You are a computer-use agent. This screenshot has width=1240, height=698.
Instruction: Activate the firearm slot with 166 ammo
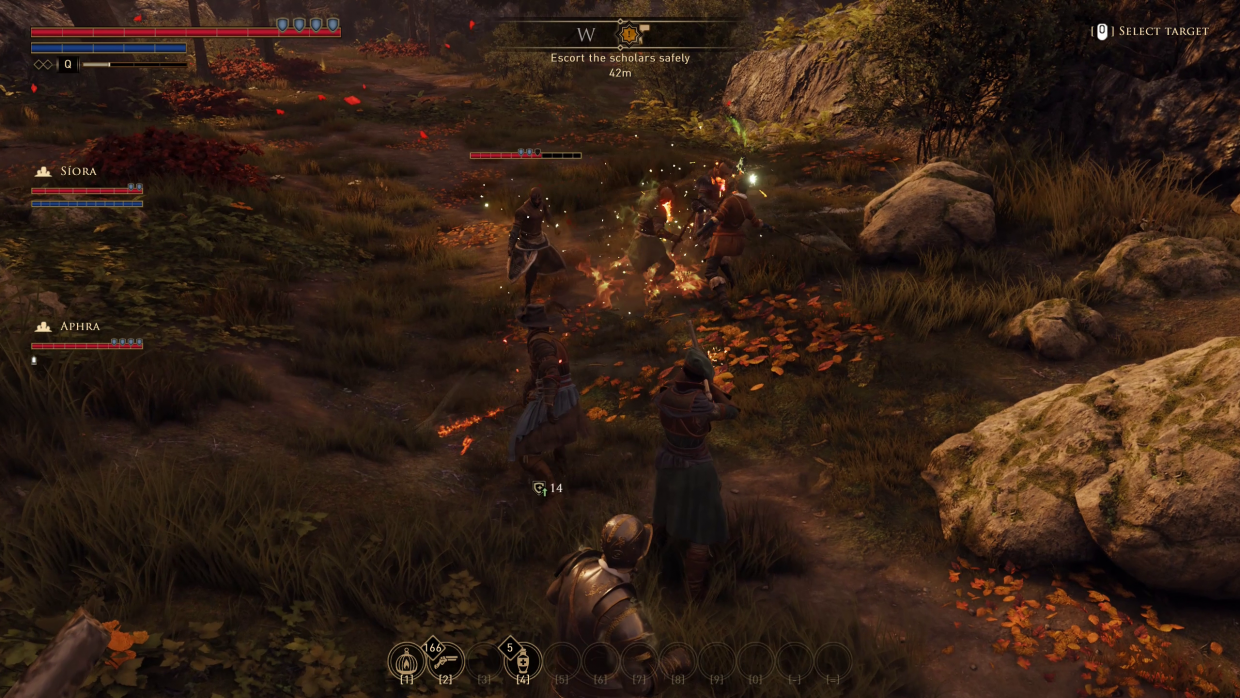tap(446, 660)
